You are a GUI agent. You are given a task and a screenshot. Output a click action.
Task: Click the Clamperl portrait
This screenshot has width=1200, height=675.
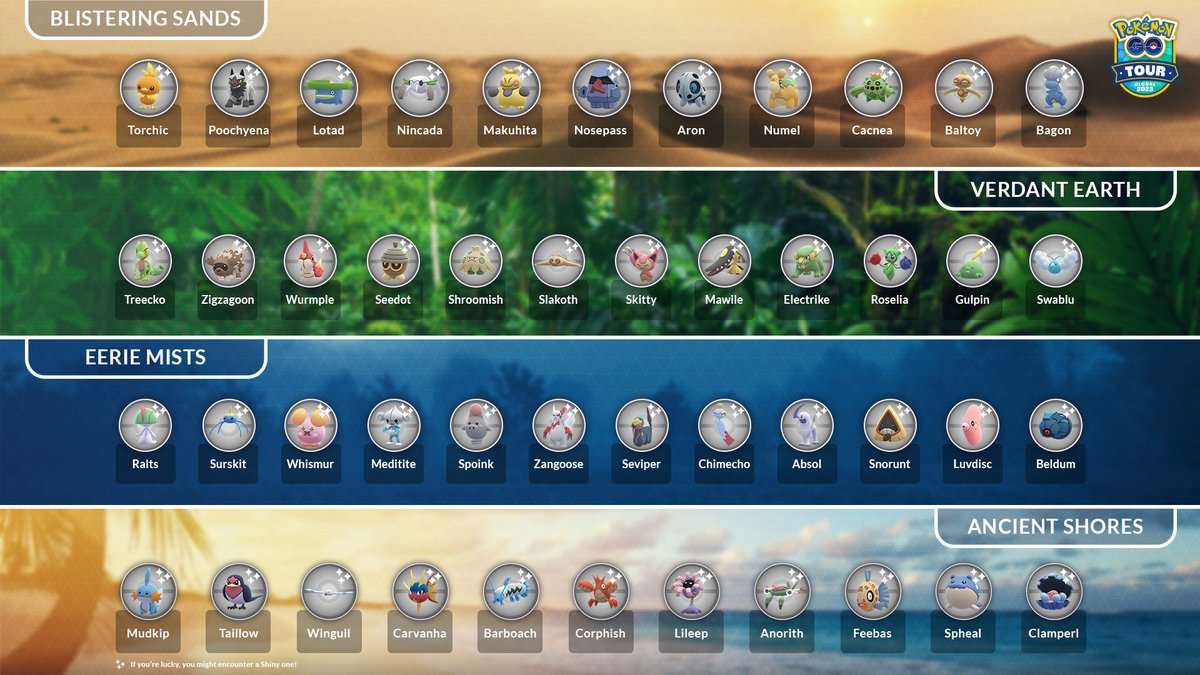click(x=1053, y=590)
